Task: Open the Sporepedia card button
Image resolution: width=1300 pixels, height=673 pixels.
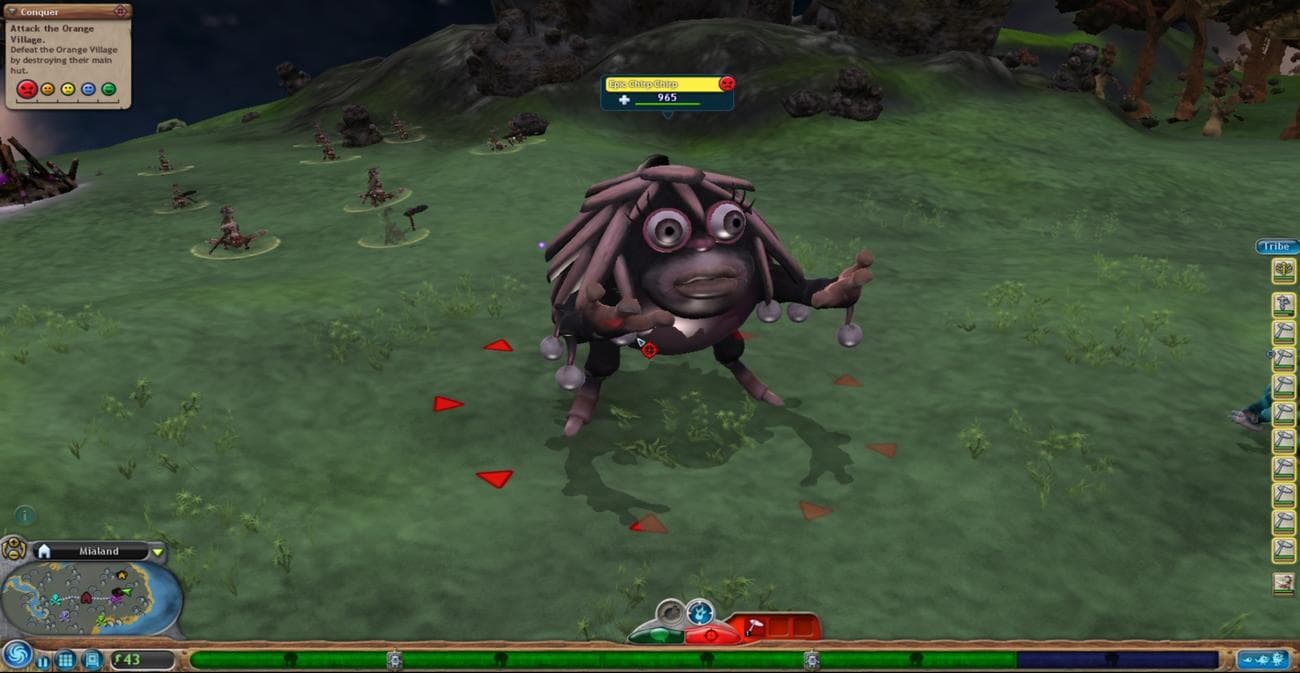Action: (x=91, y=660)
